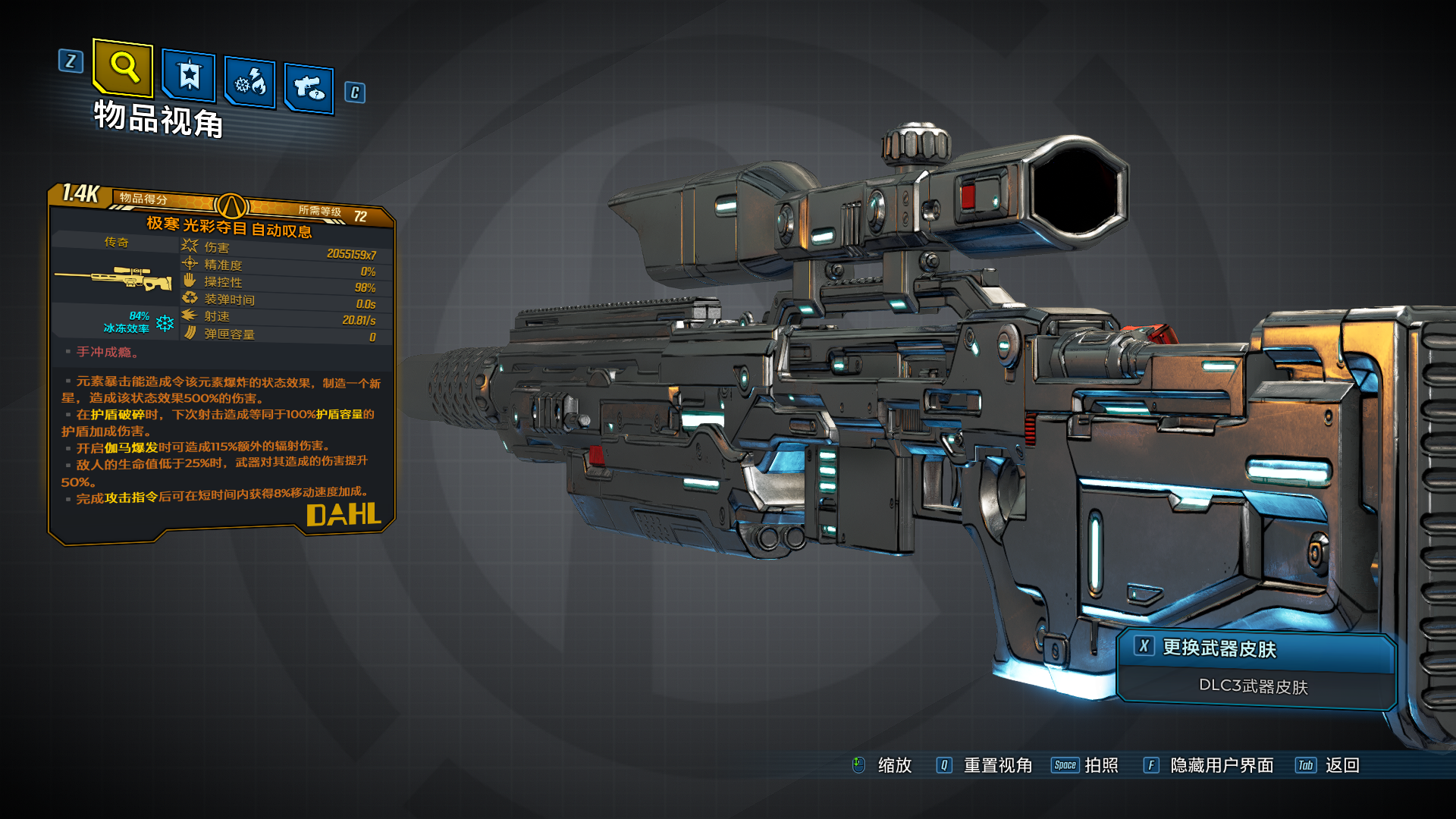Open the snowflake and flame elements tab
The image size is (1456, 819).
250,82
